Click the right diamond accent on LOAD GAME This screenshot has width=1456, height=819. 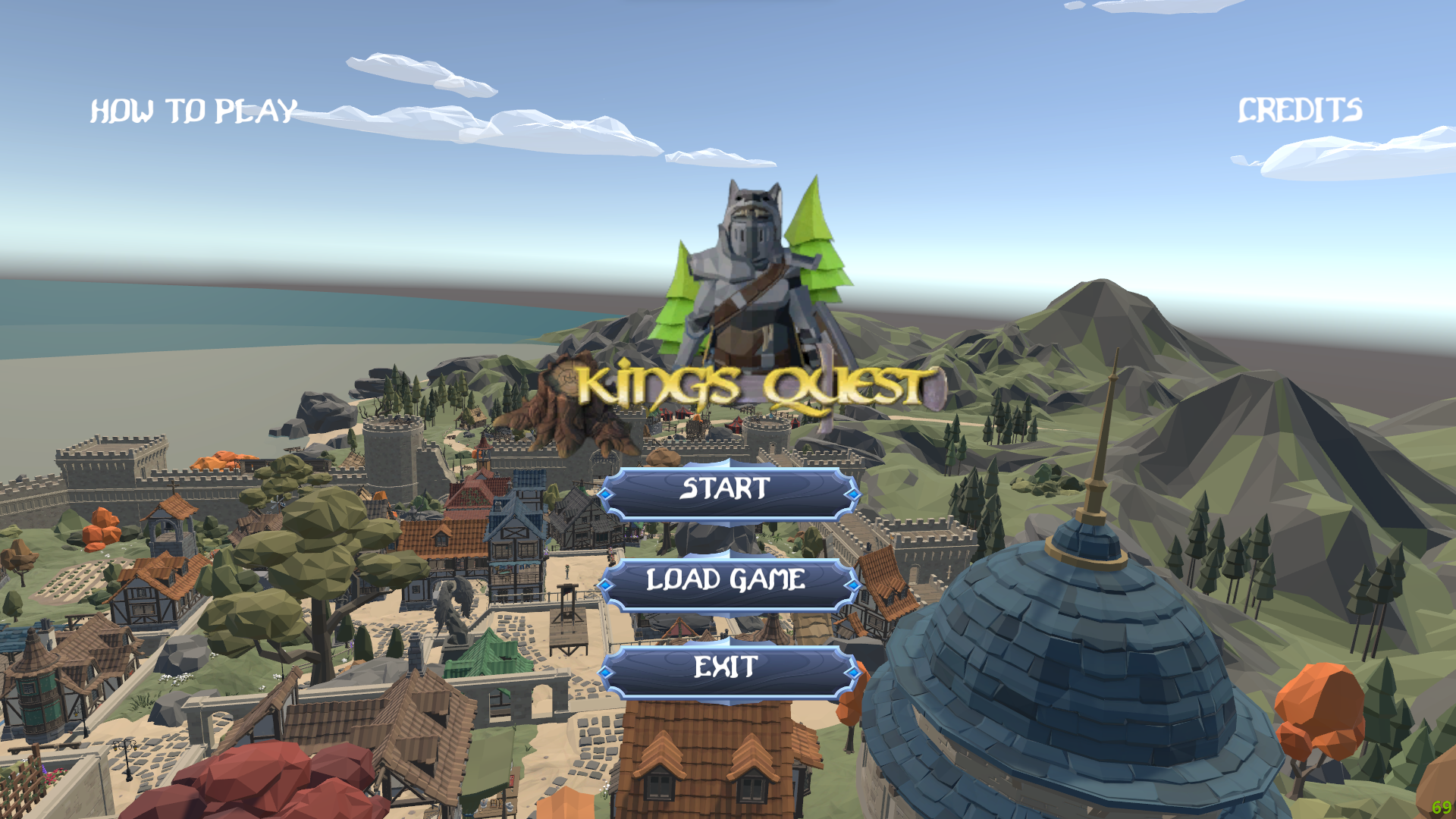tap(854, 584)
